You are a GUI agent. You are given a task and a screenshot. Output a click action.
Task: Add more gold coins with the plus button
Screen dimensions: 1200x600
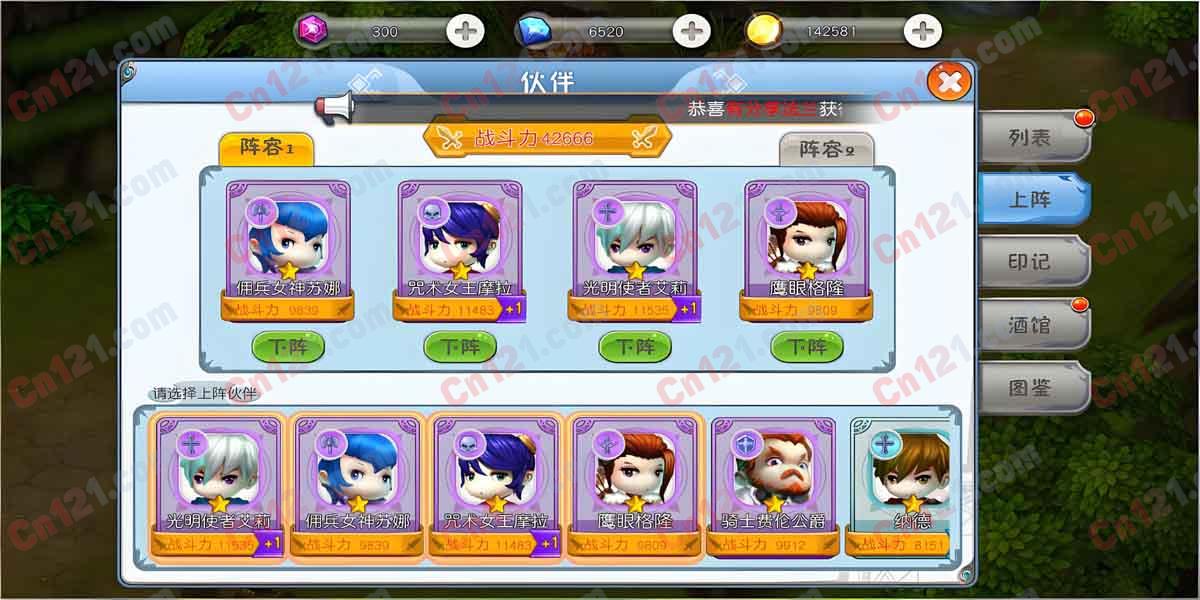click(x=922, y=31)
